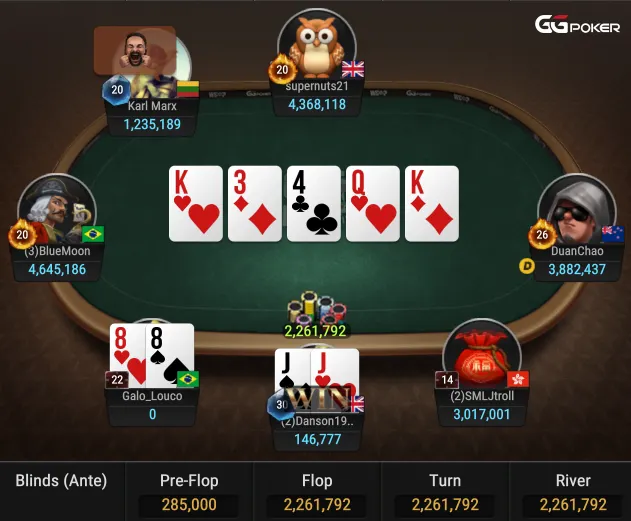
Task: Open the Blinds (Ante) tab
Action: pos(61,481)
